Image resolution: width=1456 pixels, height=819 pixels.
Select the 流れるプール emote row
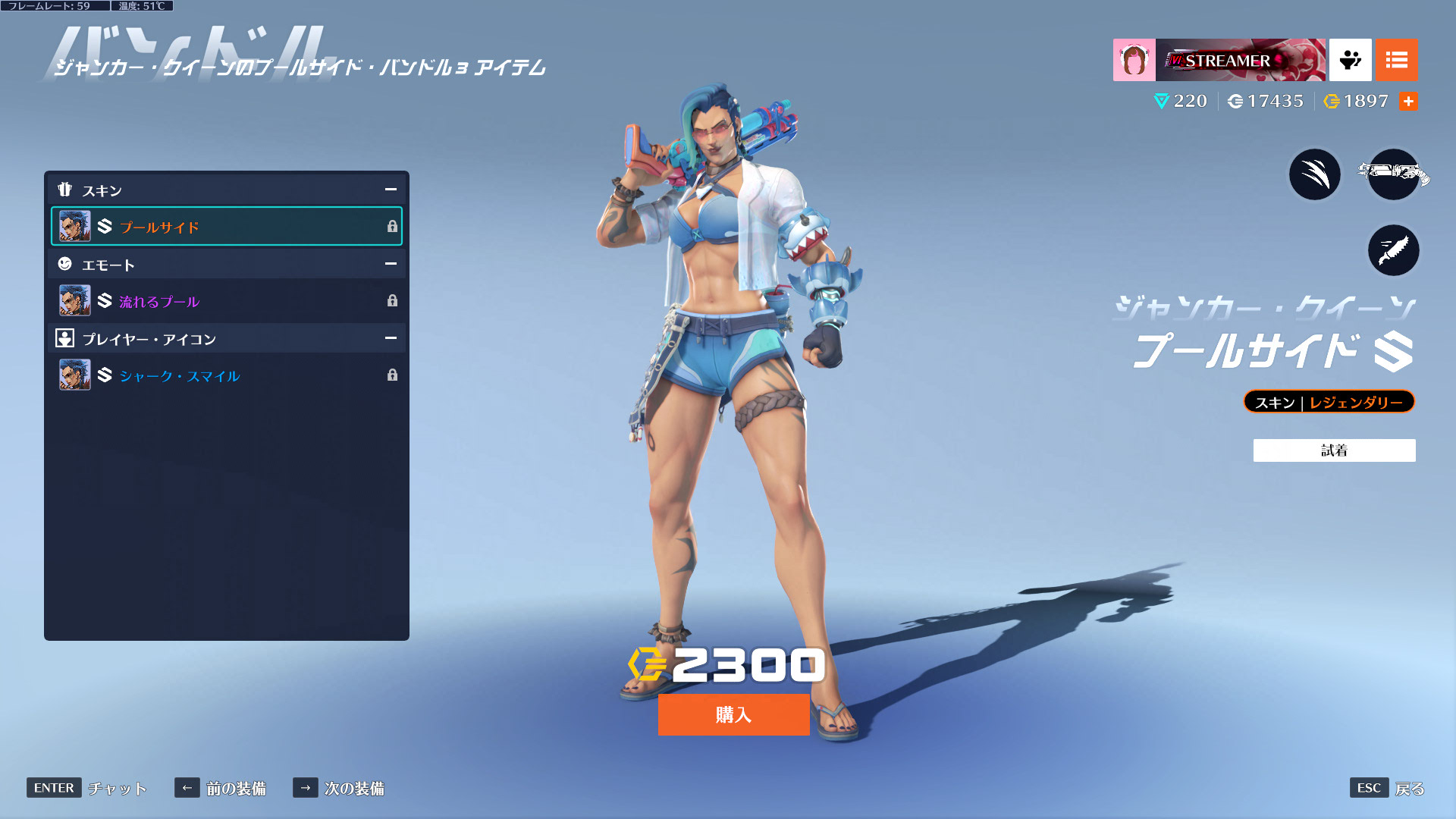coord(226,301)
